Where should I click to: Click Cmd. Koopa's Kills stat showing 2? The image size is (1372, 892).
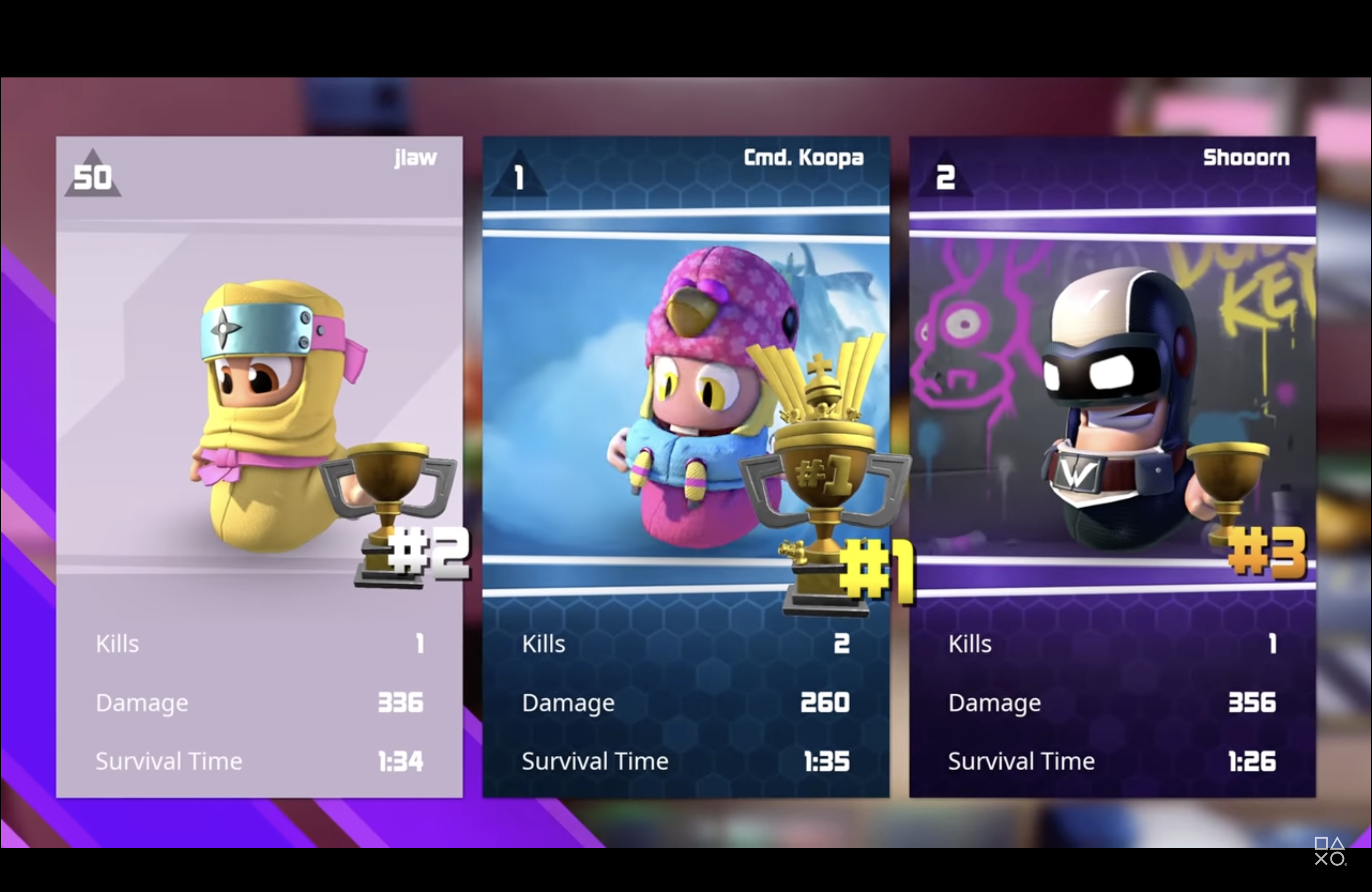[842, 644]
